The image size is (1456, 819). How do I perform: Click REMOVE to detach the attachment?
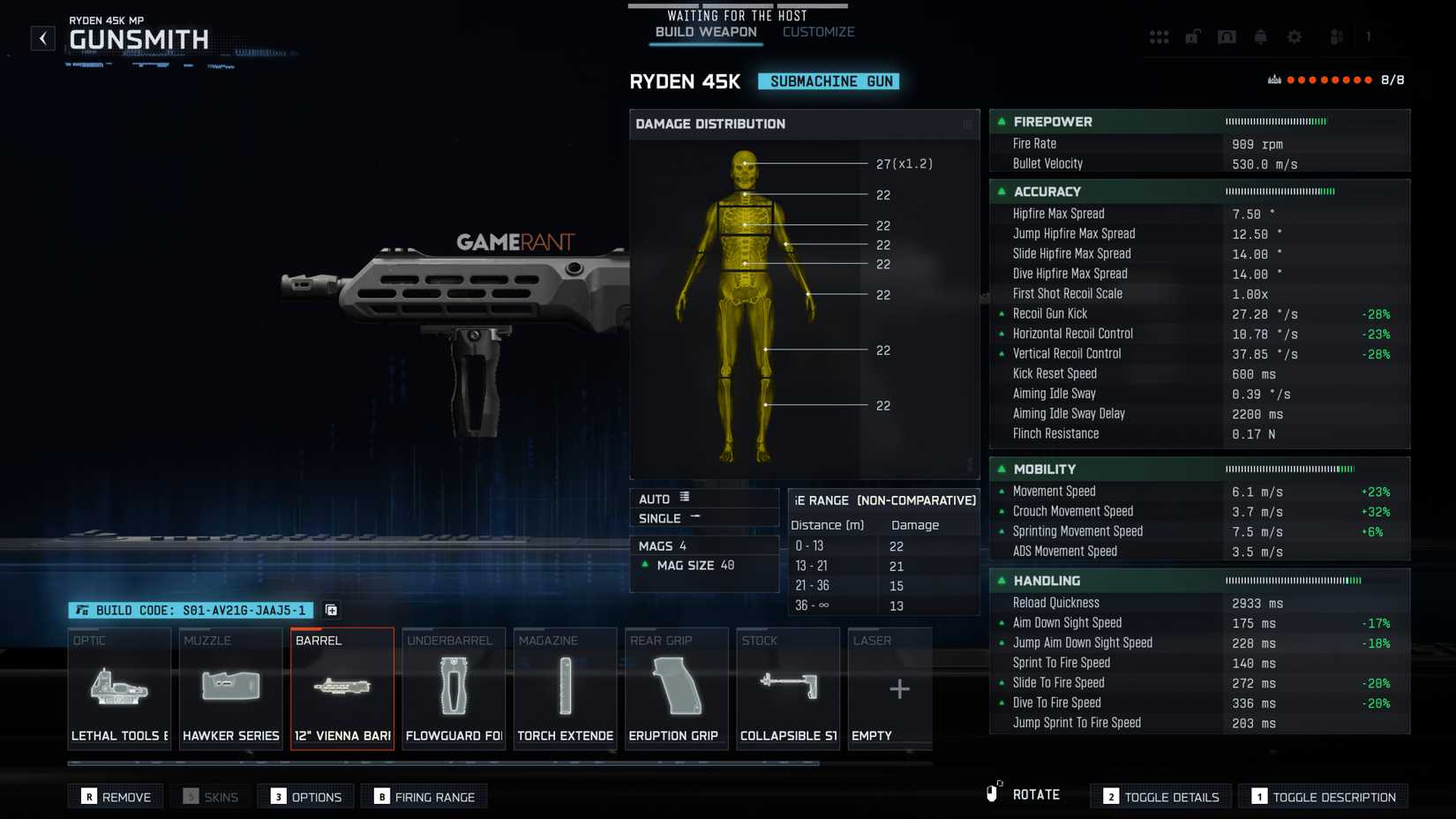116,796
